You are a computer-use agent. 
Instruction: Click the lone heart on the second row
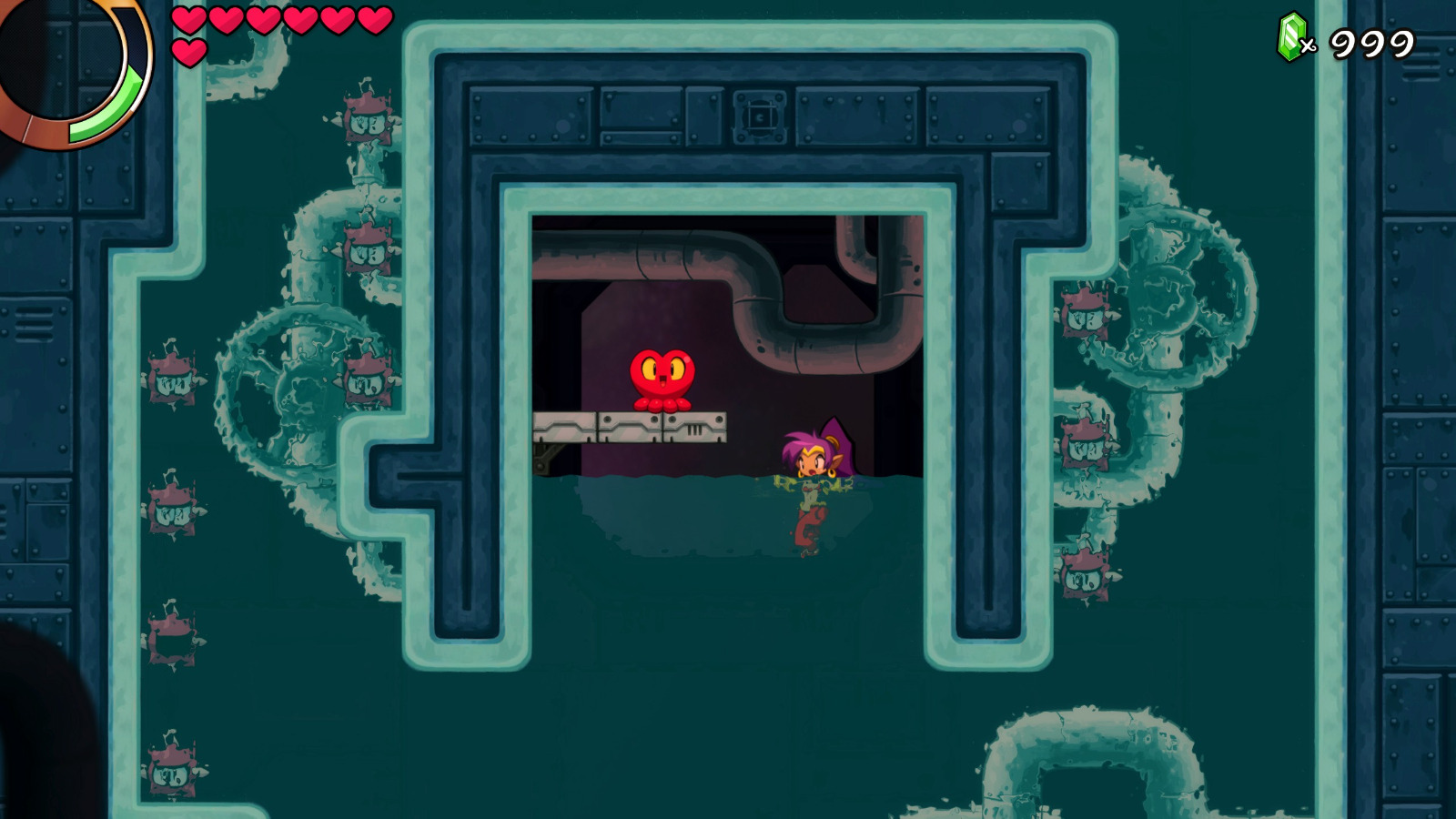188,50
